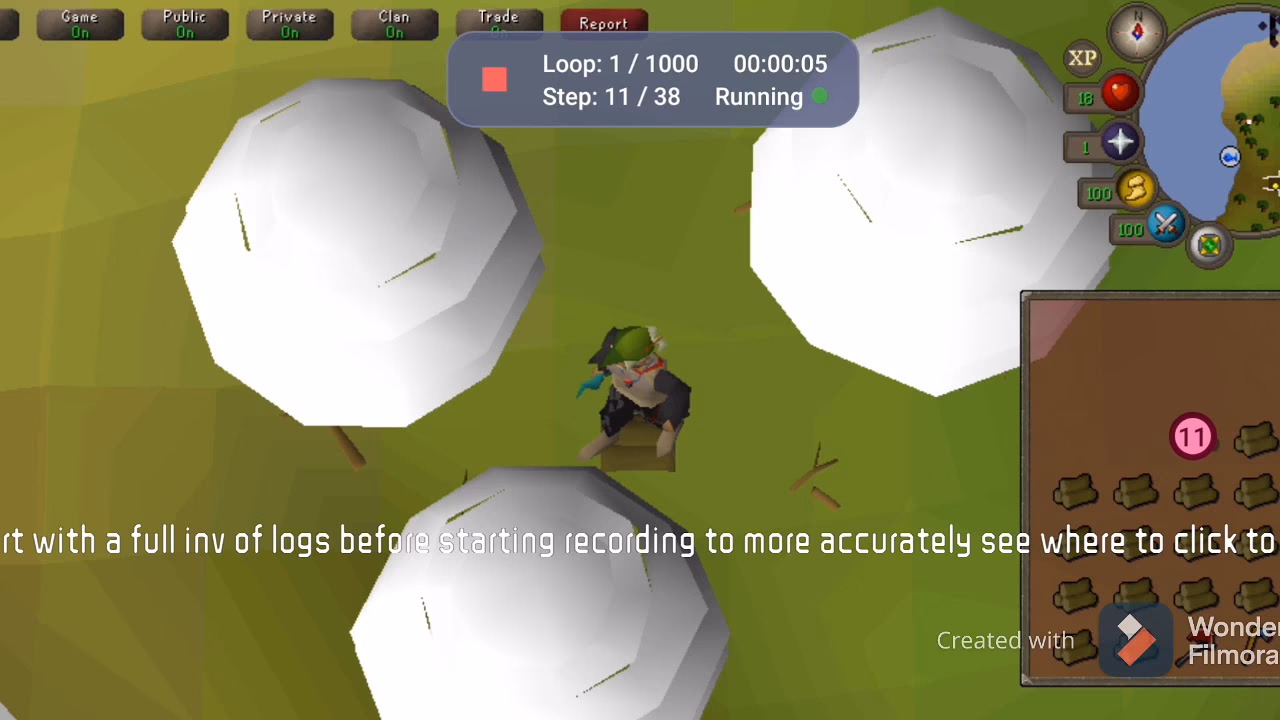Open the Trade chat tab

point(499,20)
